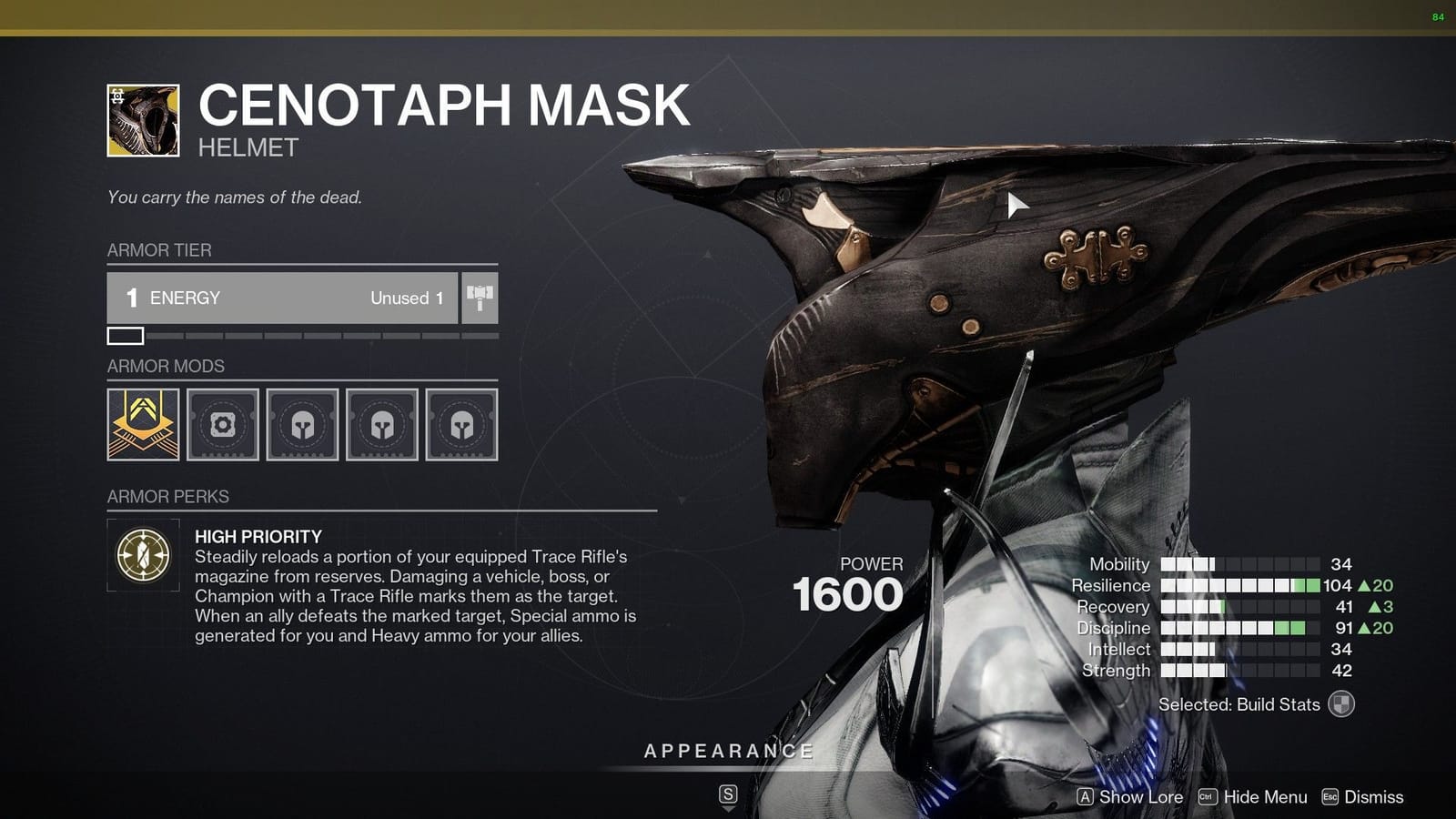Open the third helmet mod slot
Screen dimensions: 1456x819
461,424
